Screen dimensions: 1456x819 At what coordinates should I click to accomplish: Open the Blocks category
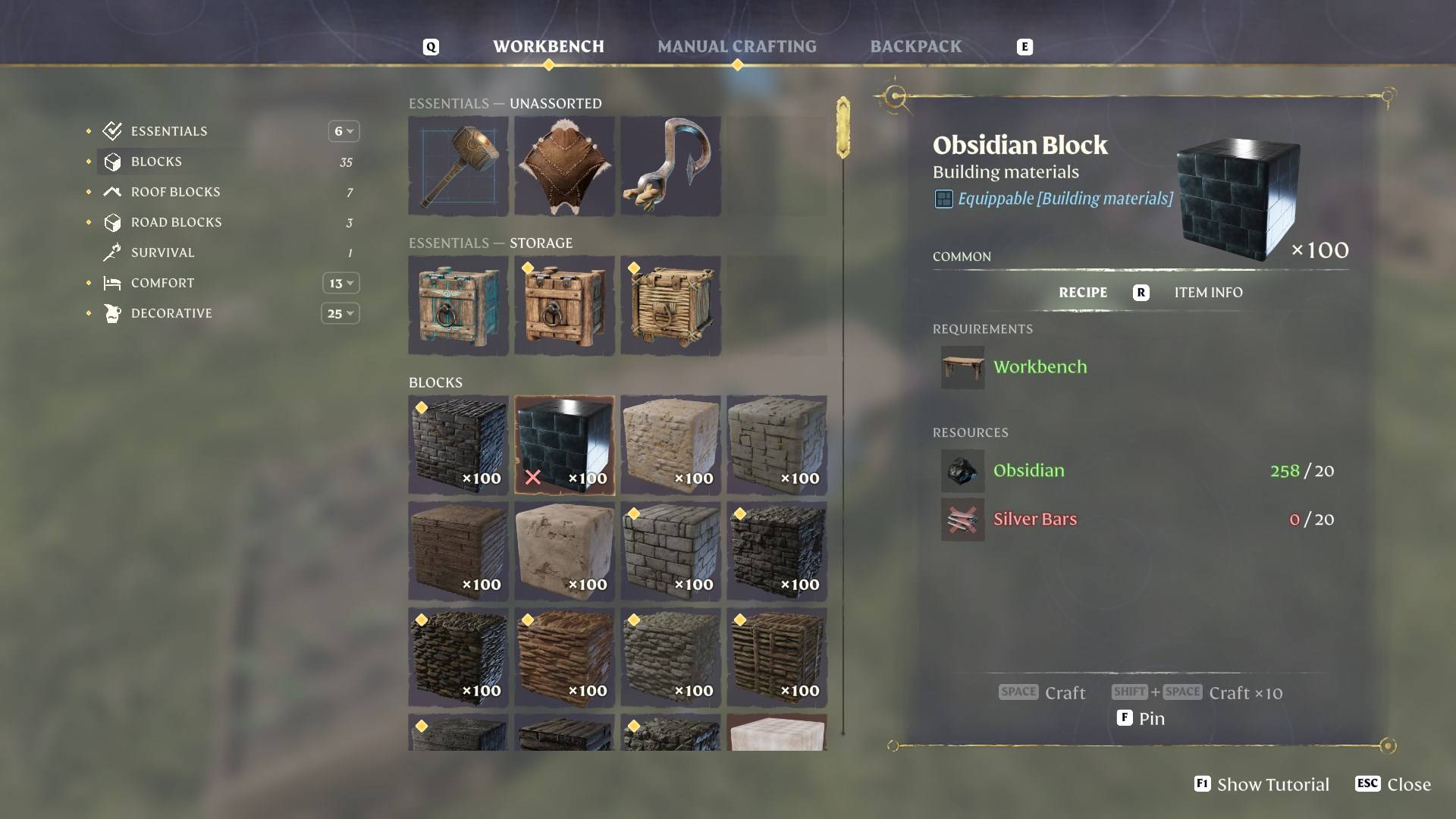pyautogui.click(x=156, y=162)
